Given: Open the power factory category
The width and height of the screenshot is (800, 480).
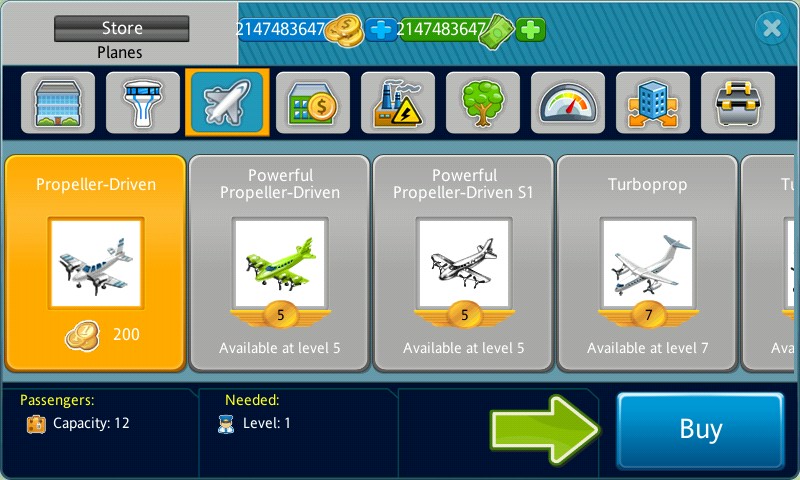Looking at the screenshot, I should 398,103.
